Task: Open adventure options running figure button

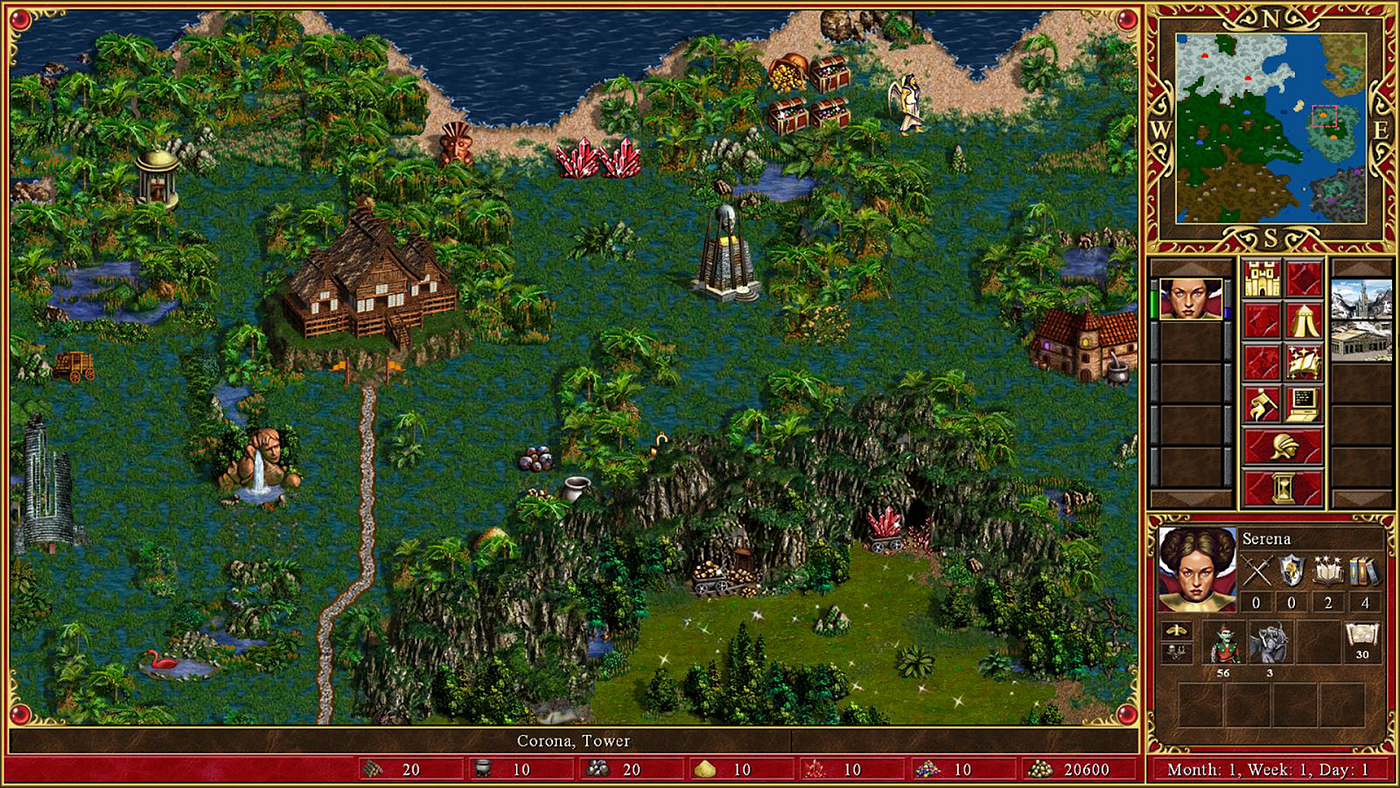Action: 1262,405
